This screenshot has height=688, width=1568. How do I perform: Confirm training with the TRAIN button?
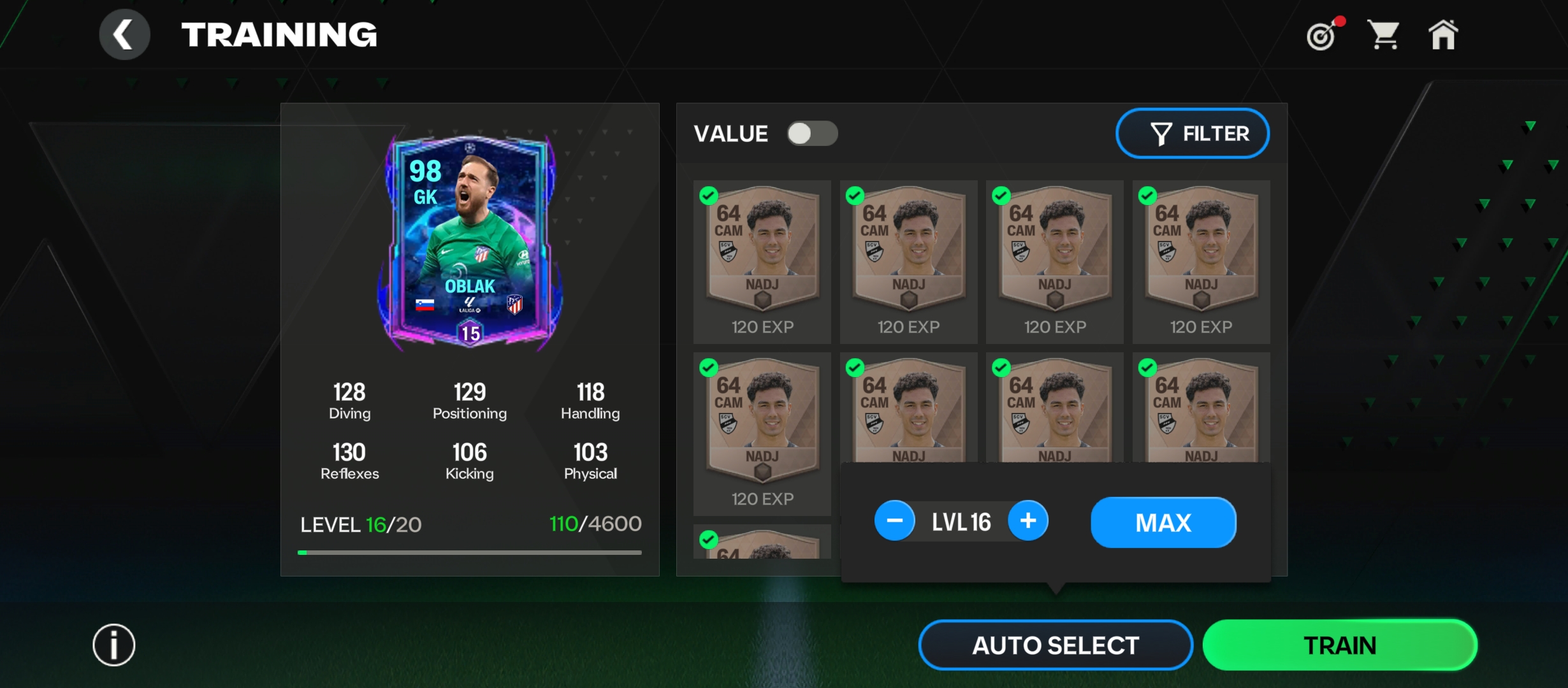click(x=1339, y=645)
